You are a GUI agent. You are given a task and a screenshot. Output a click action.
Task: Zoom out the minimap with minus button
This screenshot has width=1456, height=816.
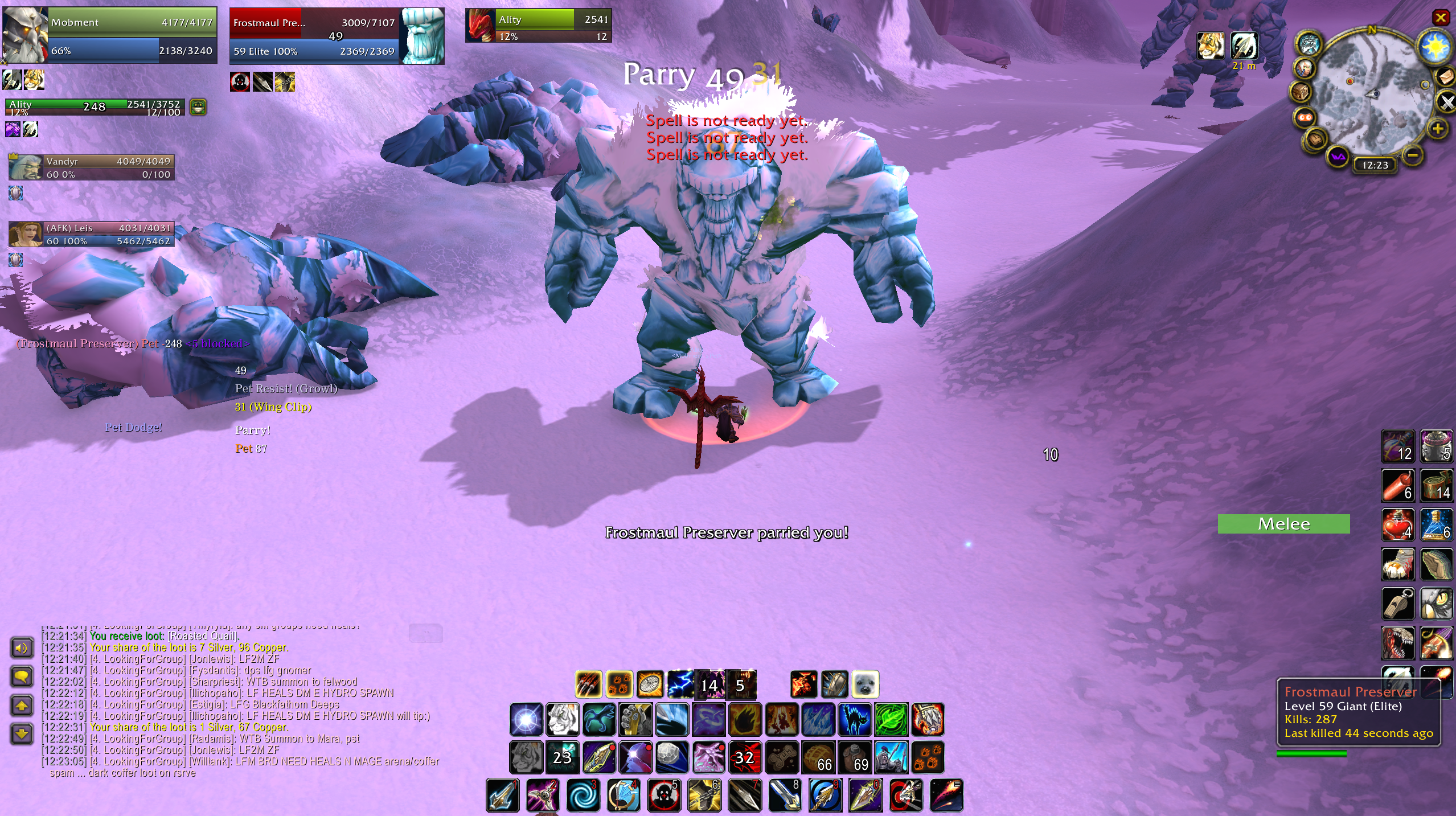[x=1413, y=155]
